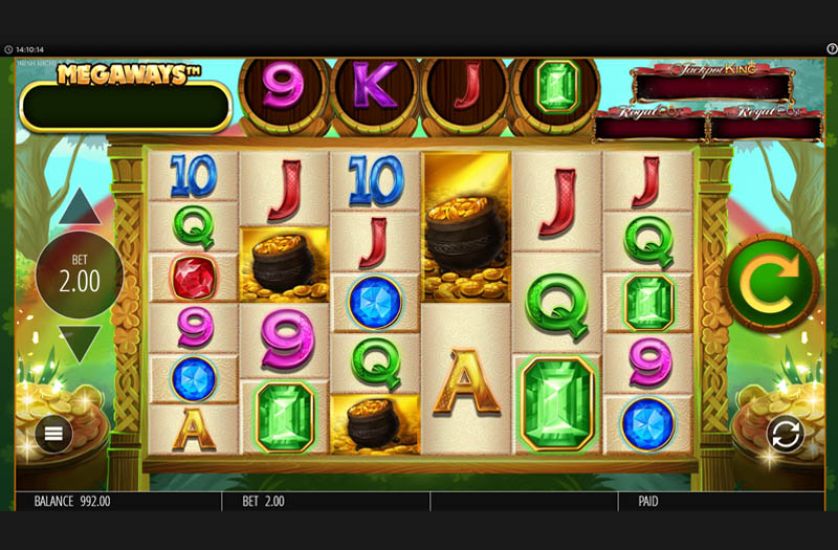The image size is (838, 550).
Task: Spin the reels with the green arrow button
Action: [x=770, y=279]
